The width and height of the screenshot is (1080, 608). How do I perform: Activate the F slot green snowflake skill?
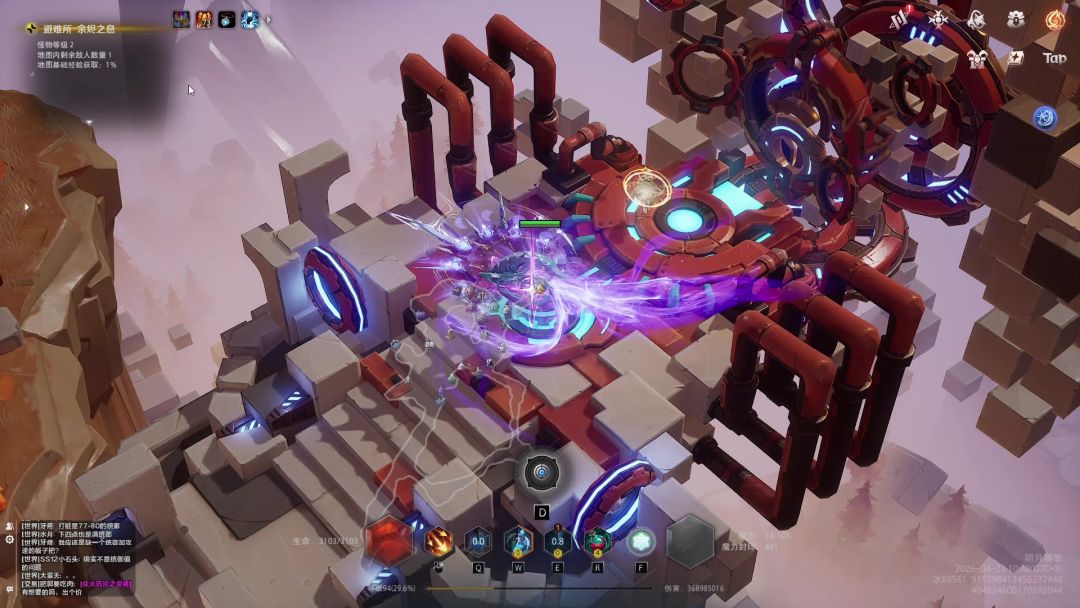[x=641, y=542]
